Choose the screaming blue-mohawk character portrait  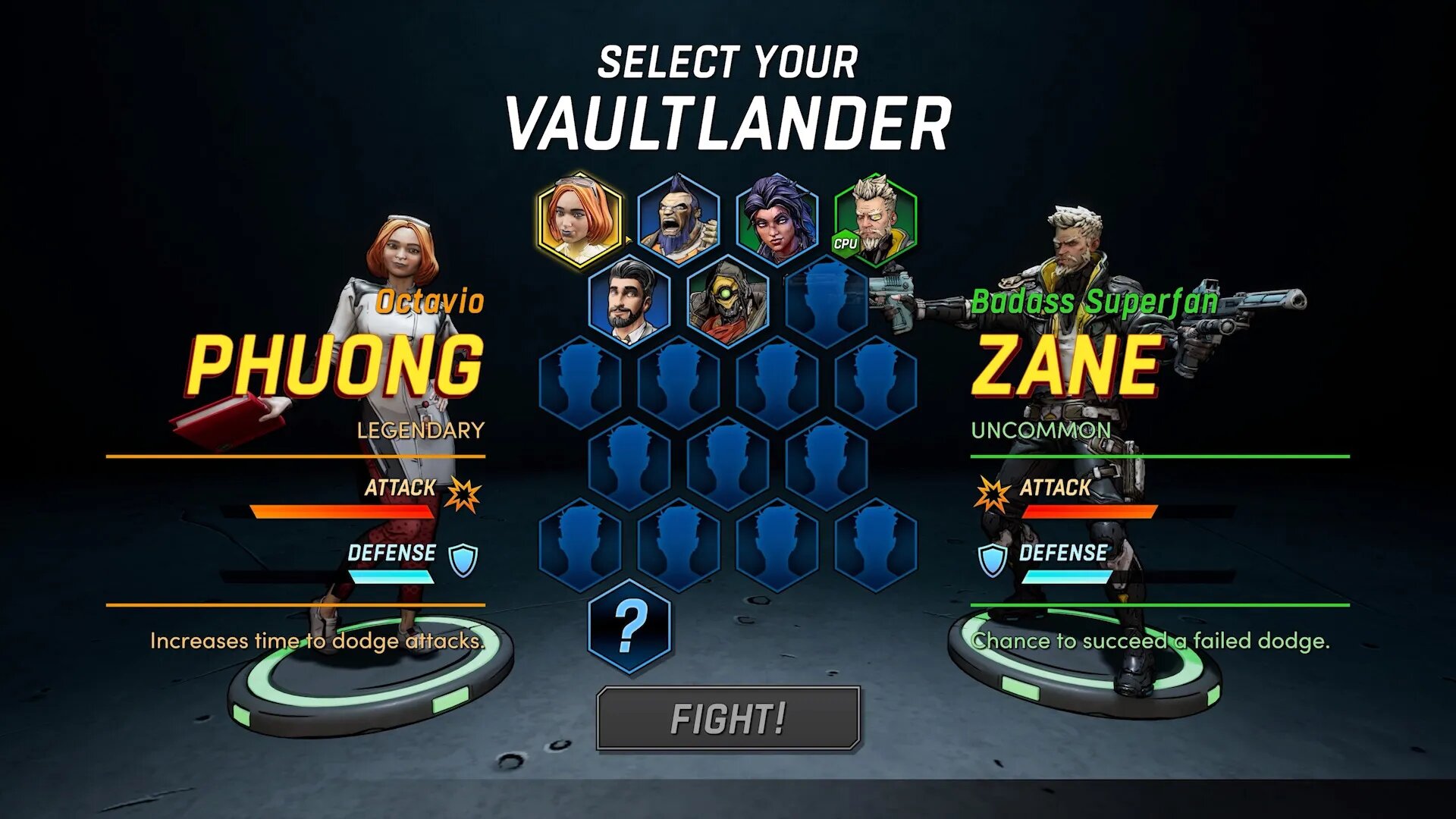coord(678,220)
